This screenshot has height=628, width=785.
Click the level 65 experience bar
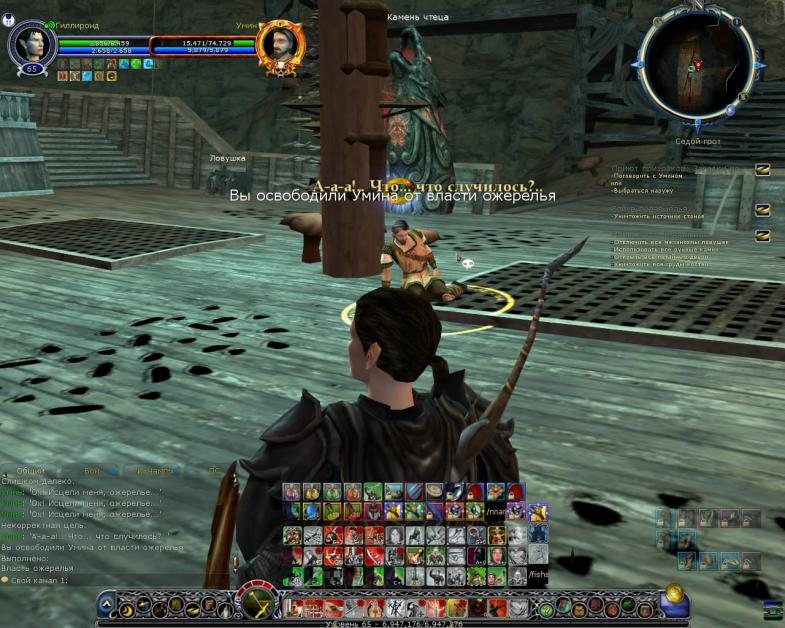(x=392, y=622)
